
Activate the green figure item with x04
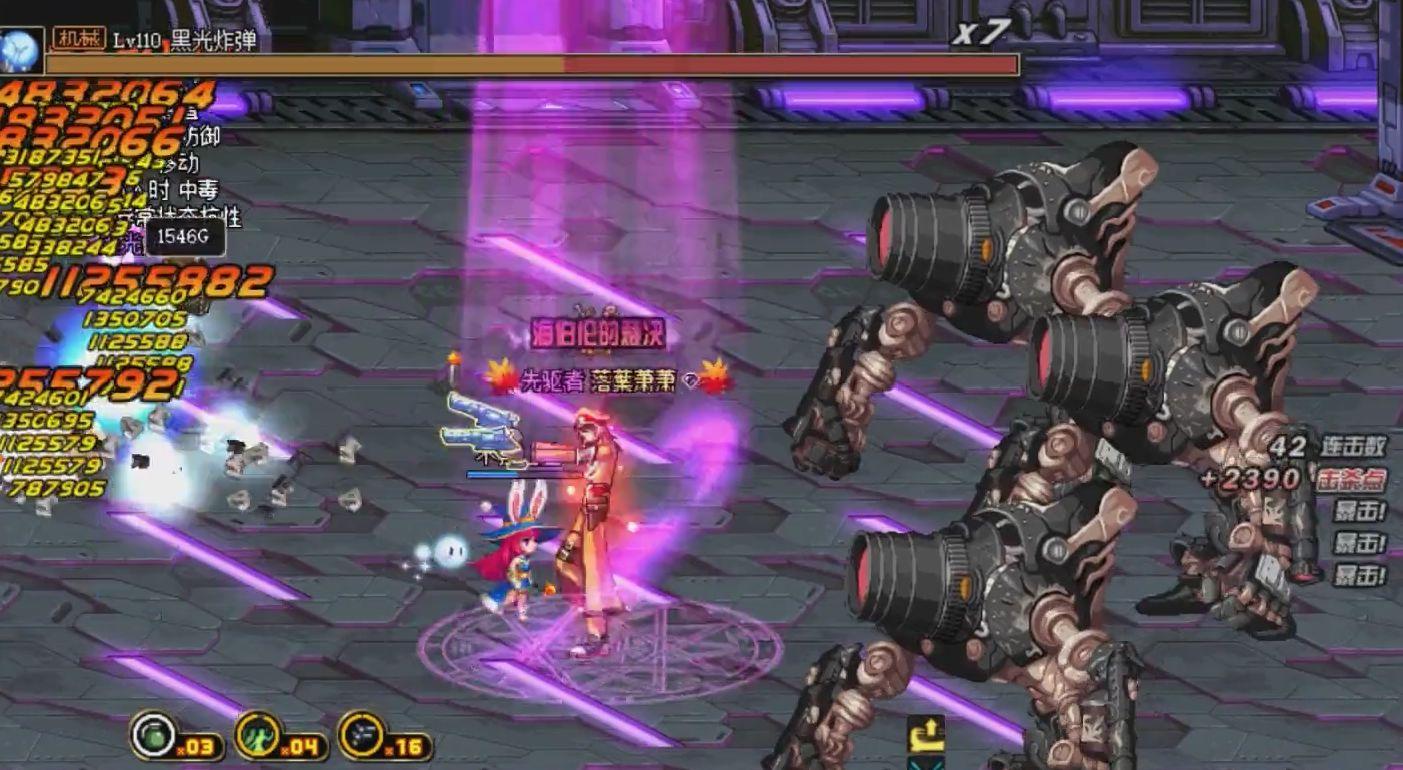point(258,734)
